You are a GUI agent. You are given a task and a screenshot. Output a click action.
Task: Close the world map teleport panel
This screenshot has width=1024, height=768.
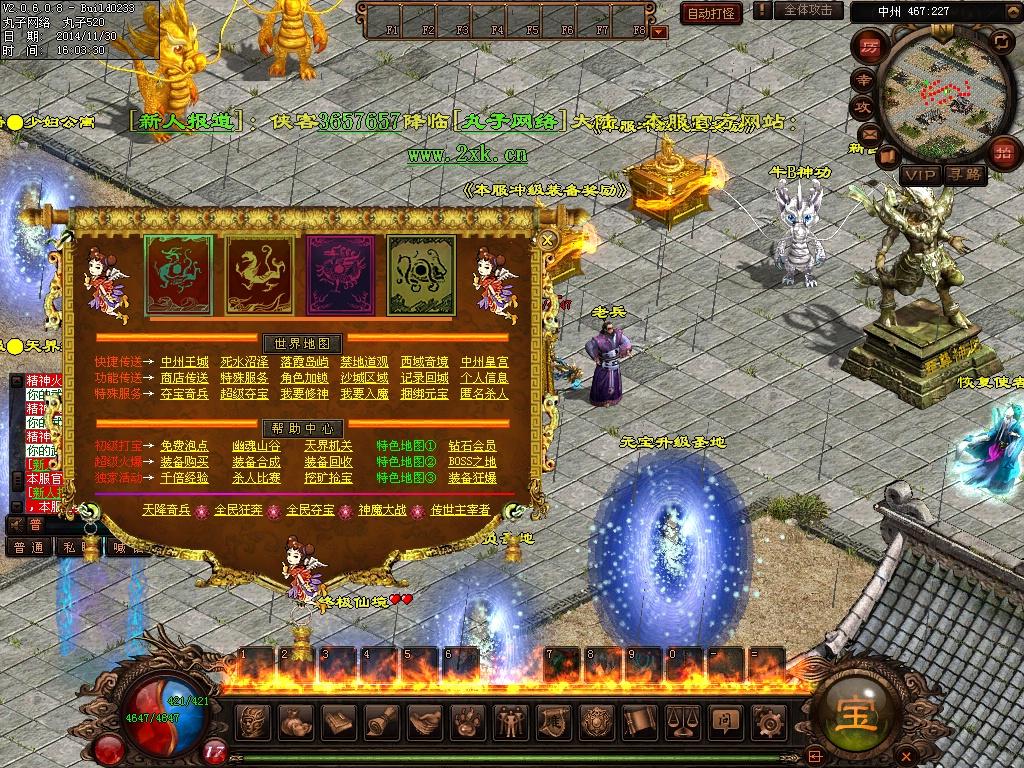[547, 240]
